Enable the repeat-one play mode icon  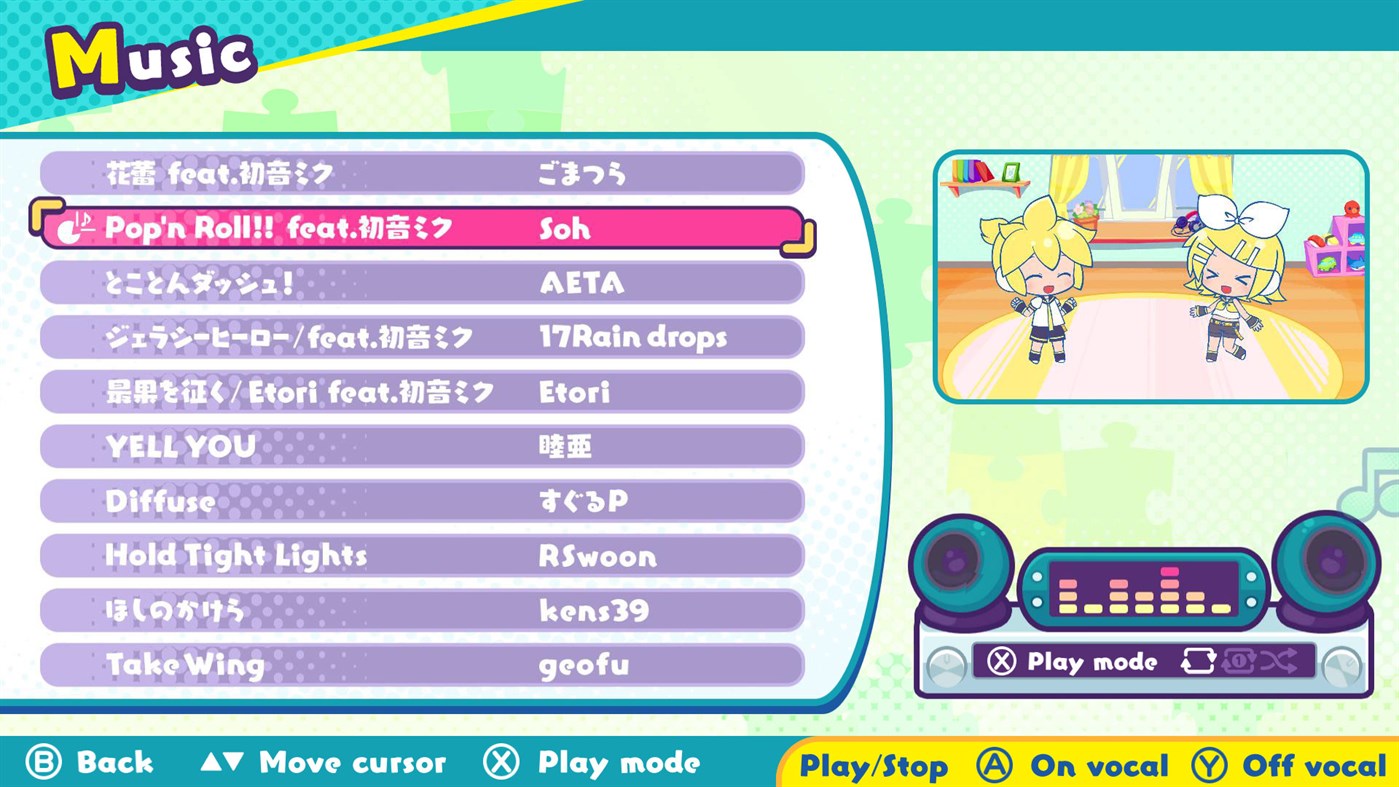point(1238,660)
